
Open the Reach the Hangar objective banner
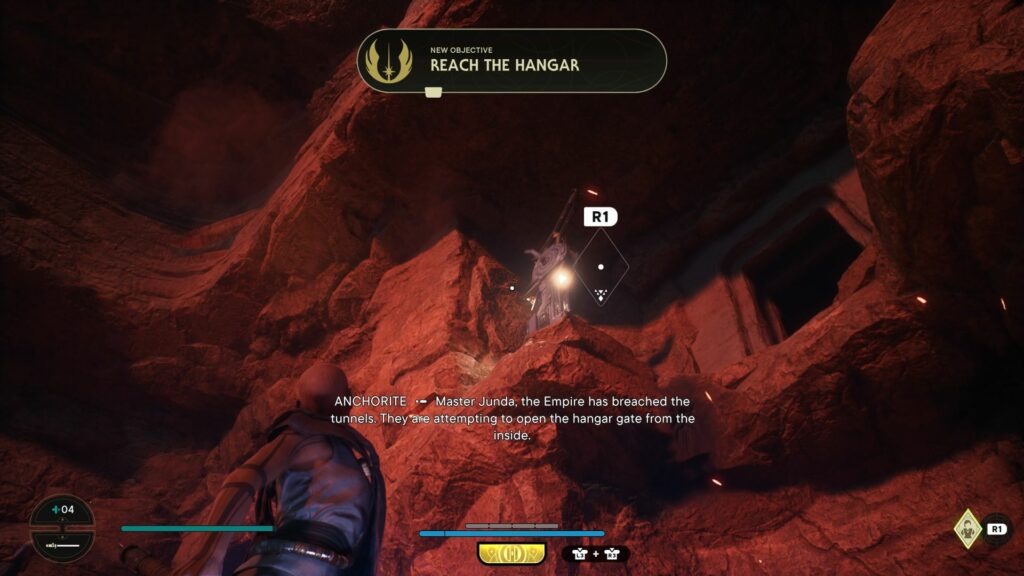click(x=512, y=60)
